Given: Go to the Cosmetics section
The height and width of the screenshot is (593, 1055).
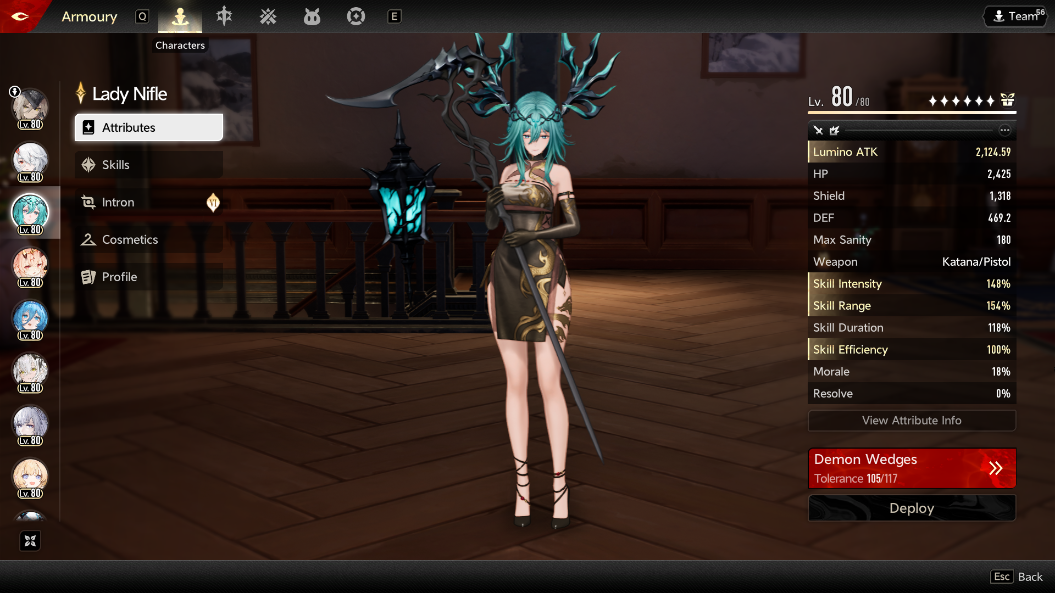Looking at the screenshot, I should click(148, 240).
